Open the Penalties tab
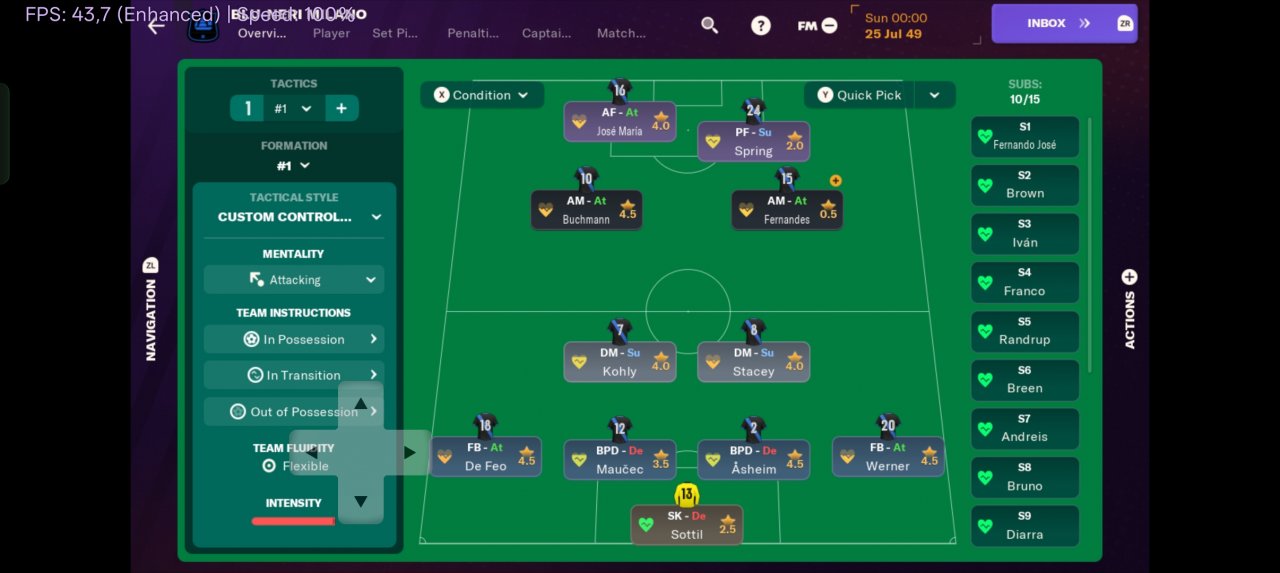This screenshot has width=1280, height=573. click(x=473, y=33)
